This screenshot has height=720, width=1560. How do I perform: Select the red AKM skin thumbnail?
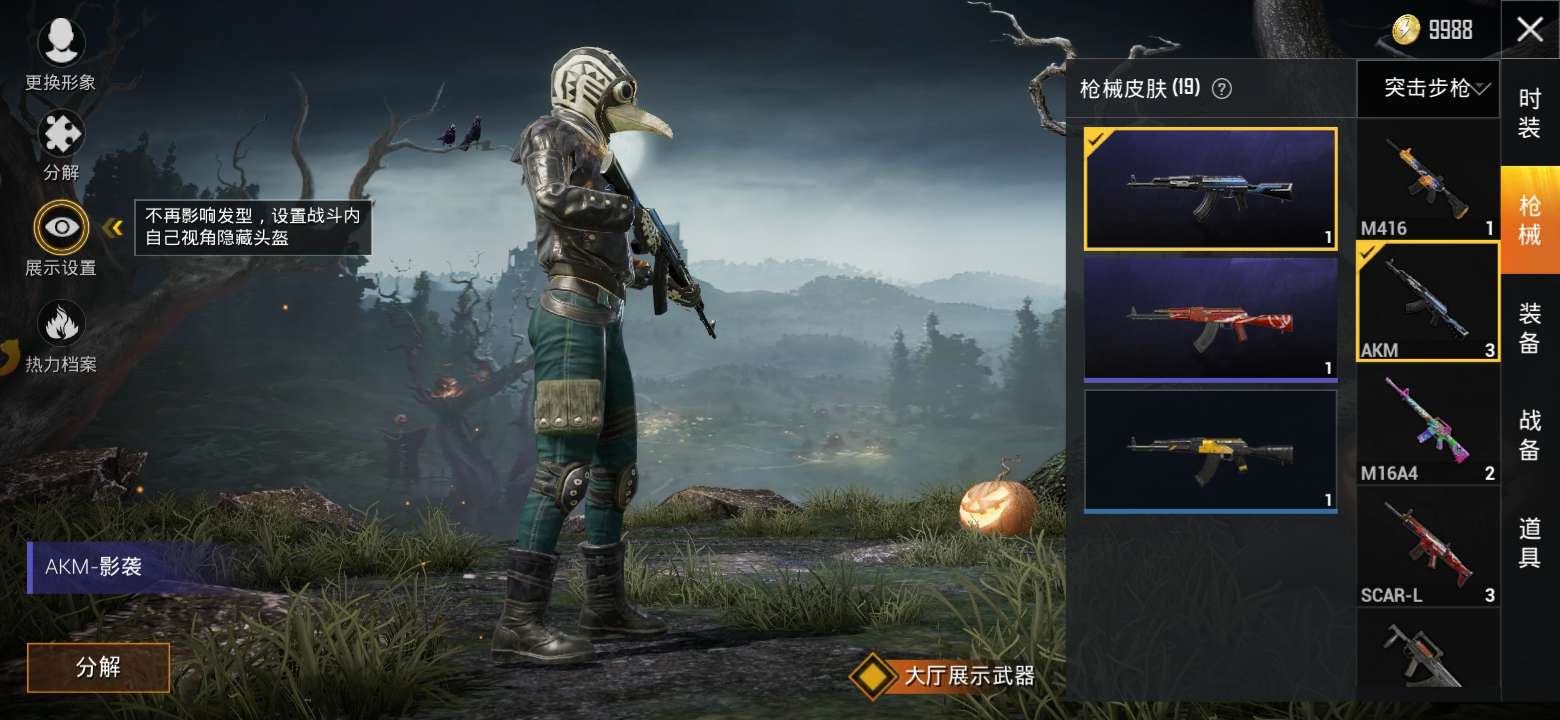point(1210,318)
